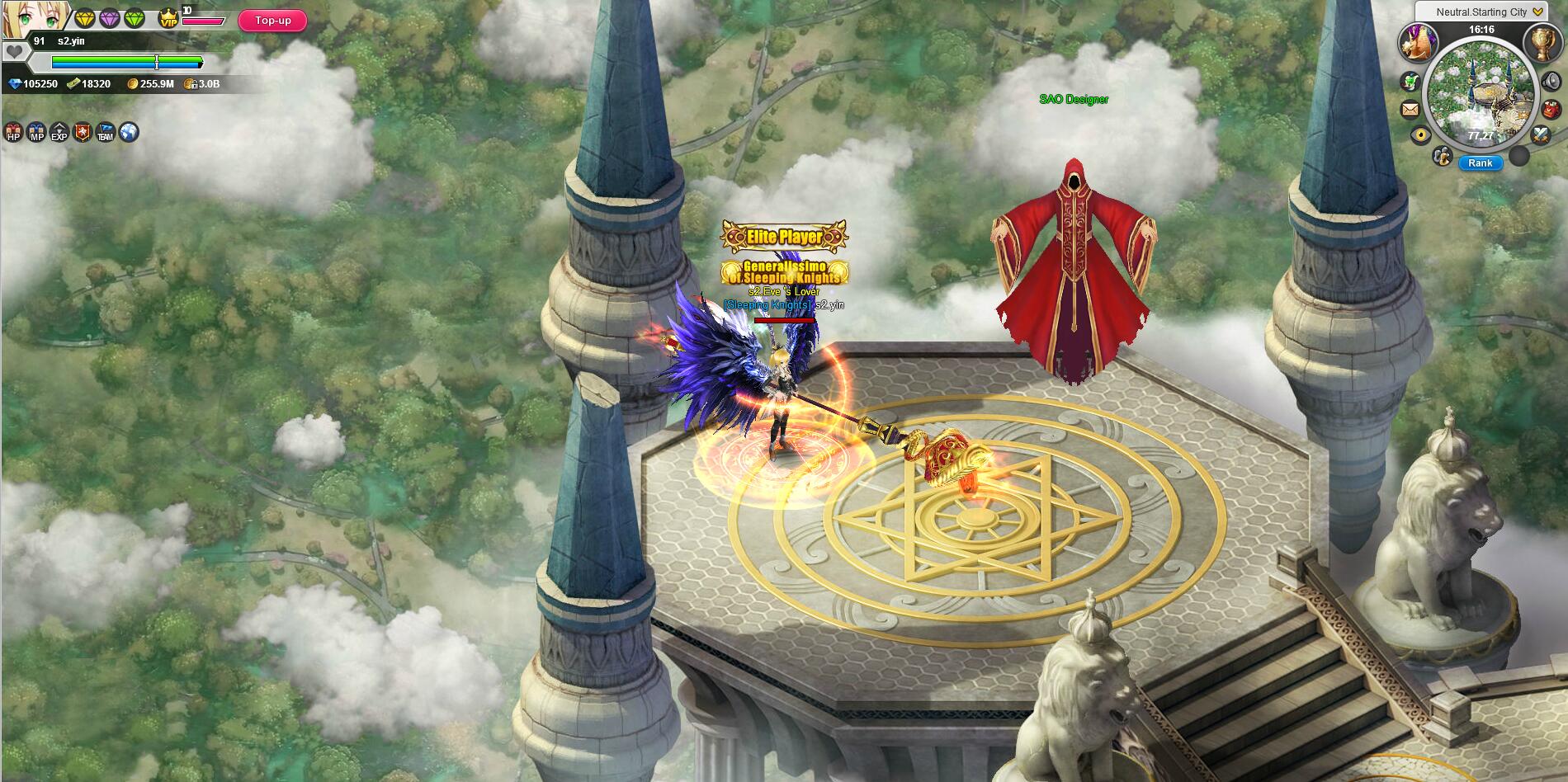Viewport: 1568px width, 782px height.
Task: Open the mail envelope icon
Action: 1410,108
